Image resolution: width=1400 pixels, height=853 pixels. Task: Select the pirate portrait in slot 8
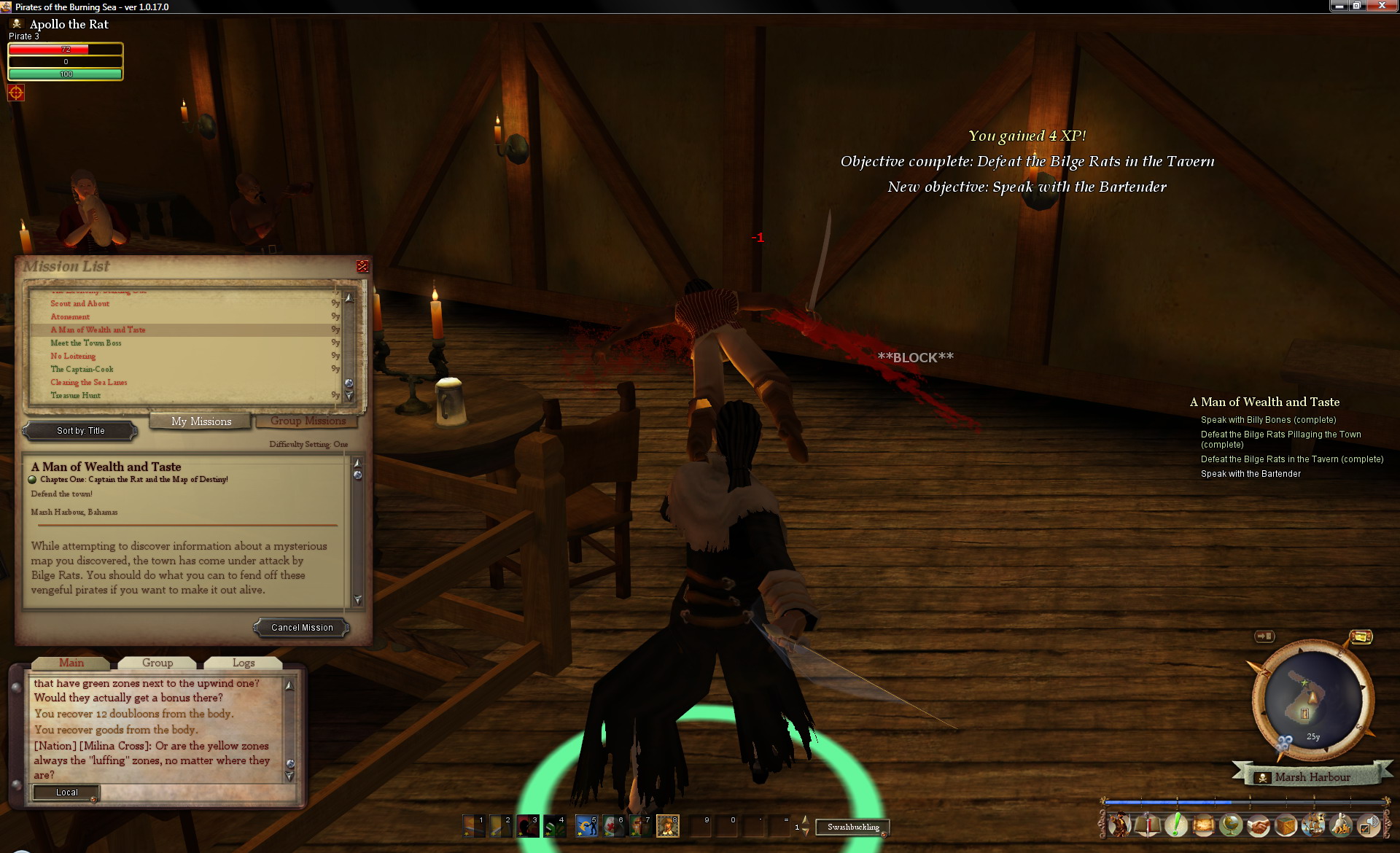click(x=667, y=826)
